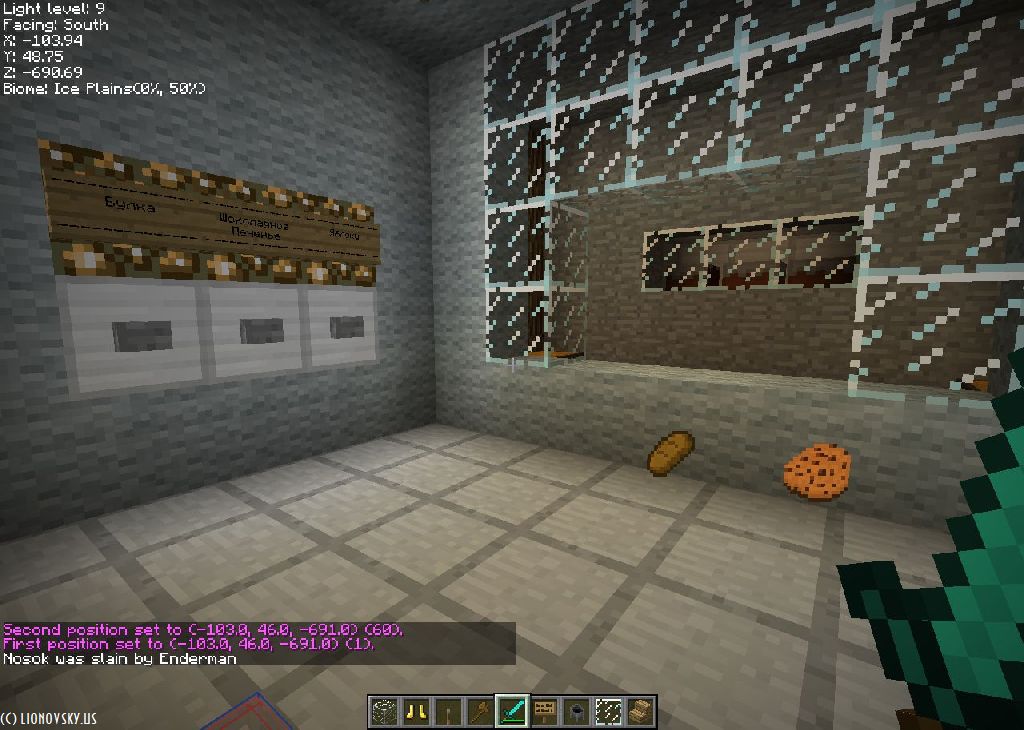Choose the white-framed glass block hotbar slot
The width and height of the screenshot is (1024, 730).
point(608,711)
